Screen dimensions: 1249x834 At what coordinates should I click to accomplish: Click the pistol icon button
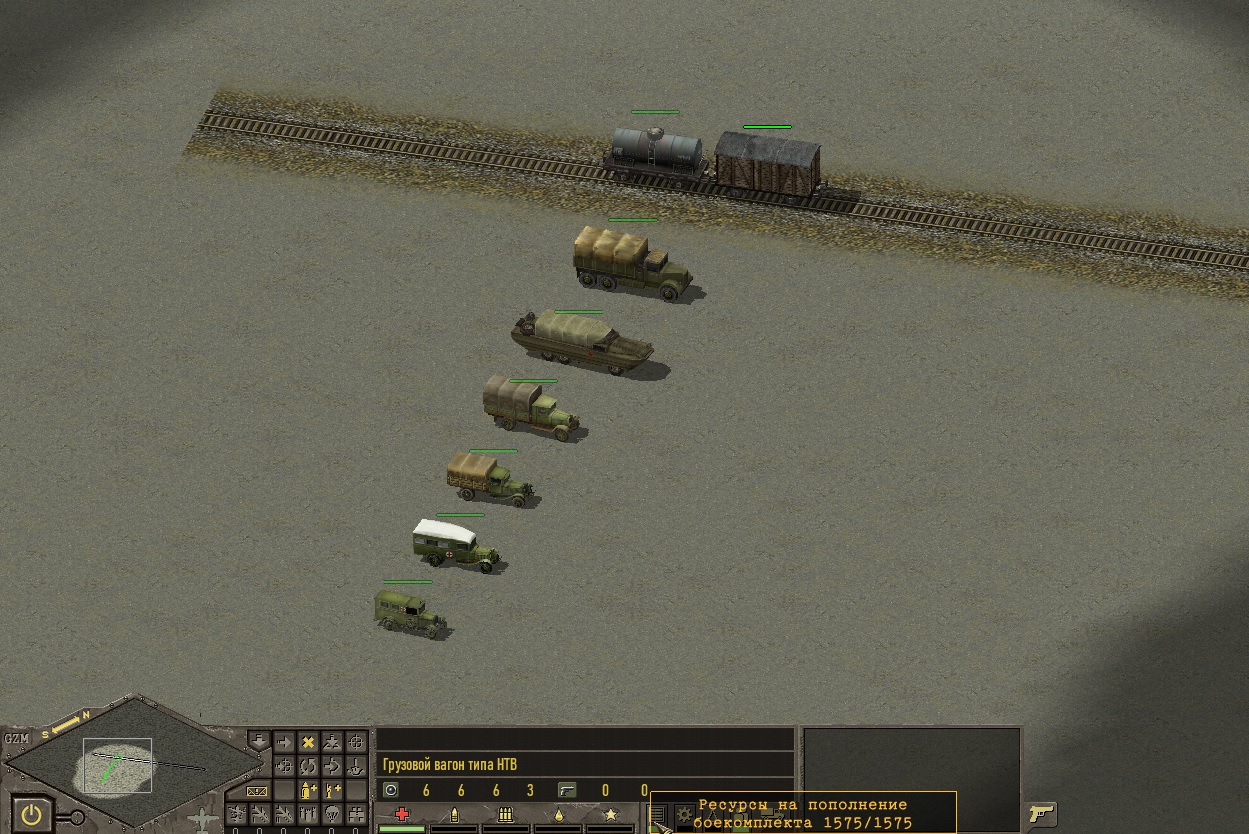point(1042,813)
